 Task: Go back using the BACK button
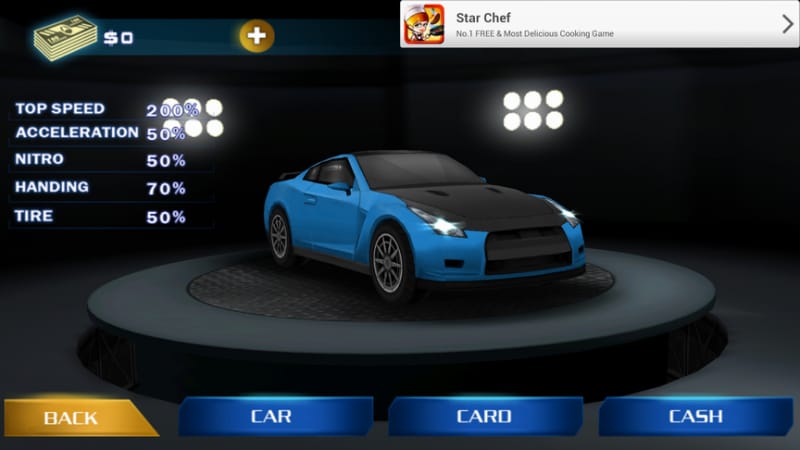click(x=75, y=416)
